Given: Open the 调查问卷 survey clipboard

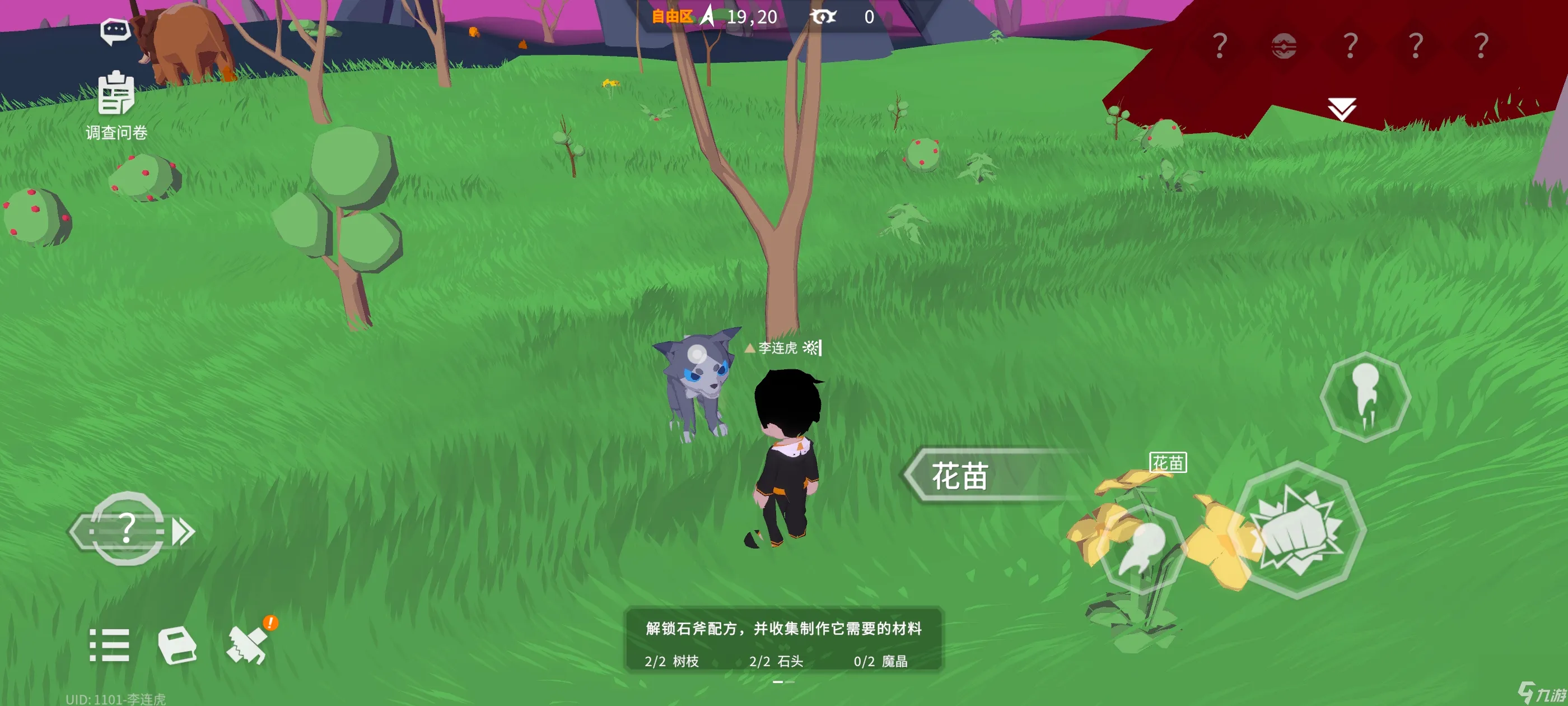Looking at the screenshot, I should click(116, 95).
